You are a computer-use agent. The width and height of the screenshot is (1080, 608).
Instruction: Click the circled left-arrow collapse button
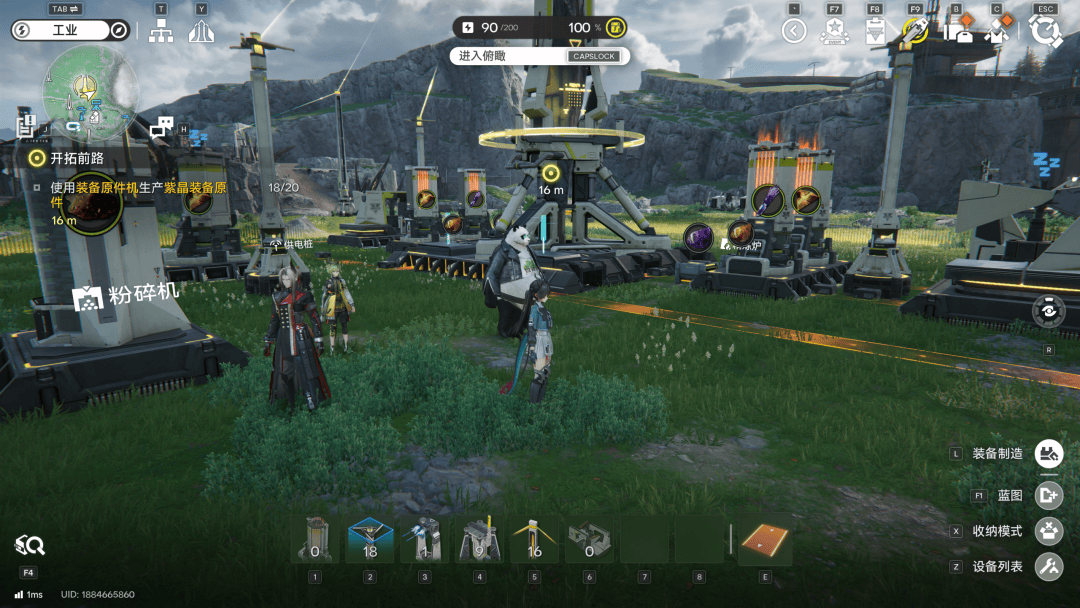click(794, 31)
